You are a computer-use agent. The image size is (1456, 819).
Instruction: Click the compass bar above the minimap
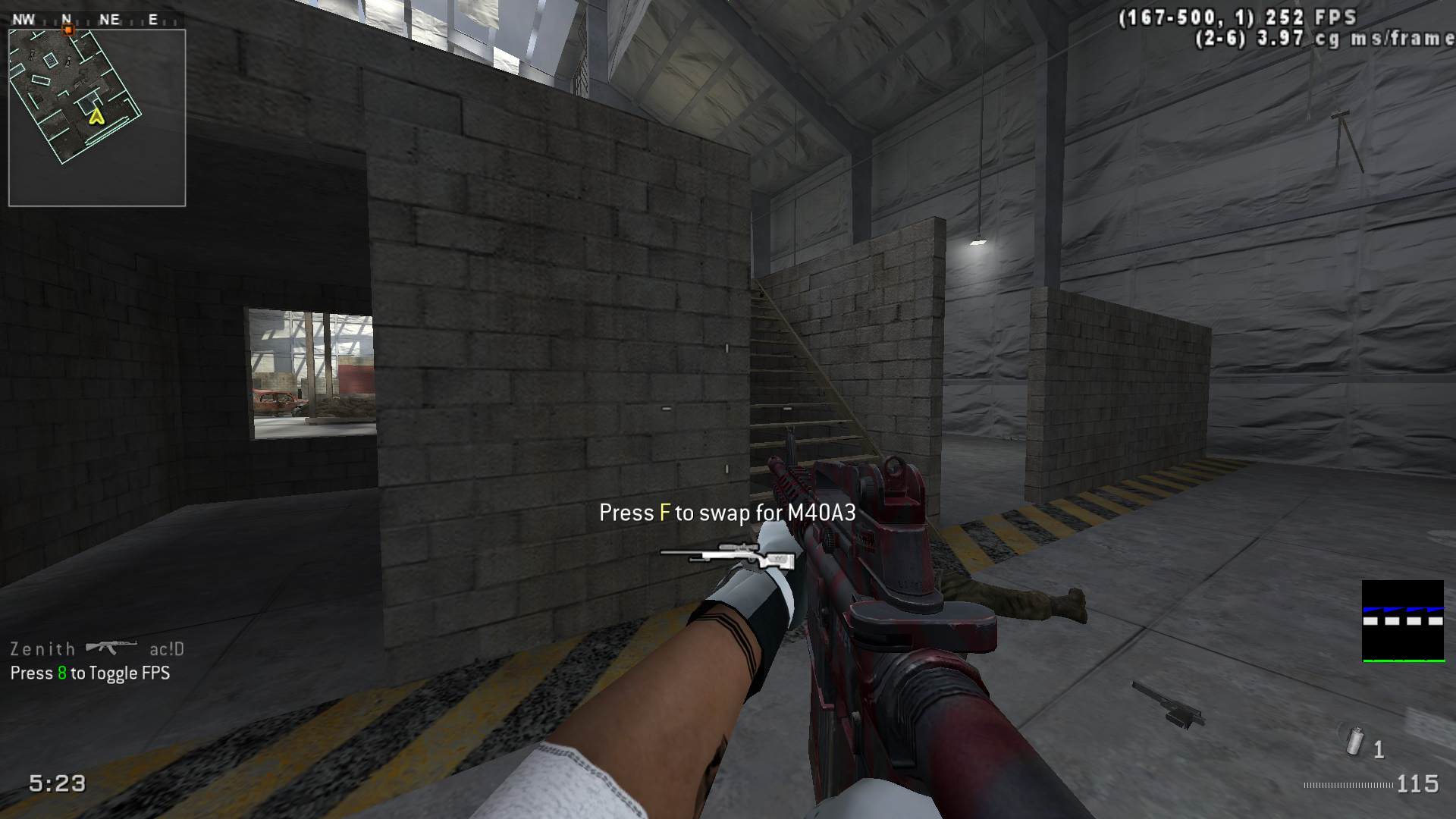pos(96,20)
